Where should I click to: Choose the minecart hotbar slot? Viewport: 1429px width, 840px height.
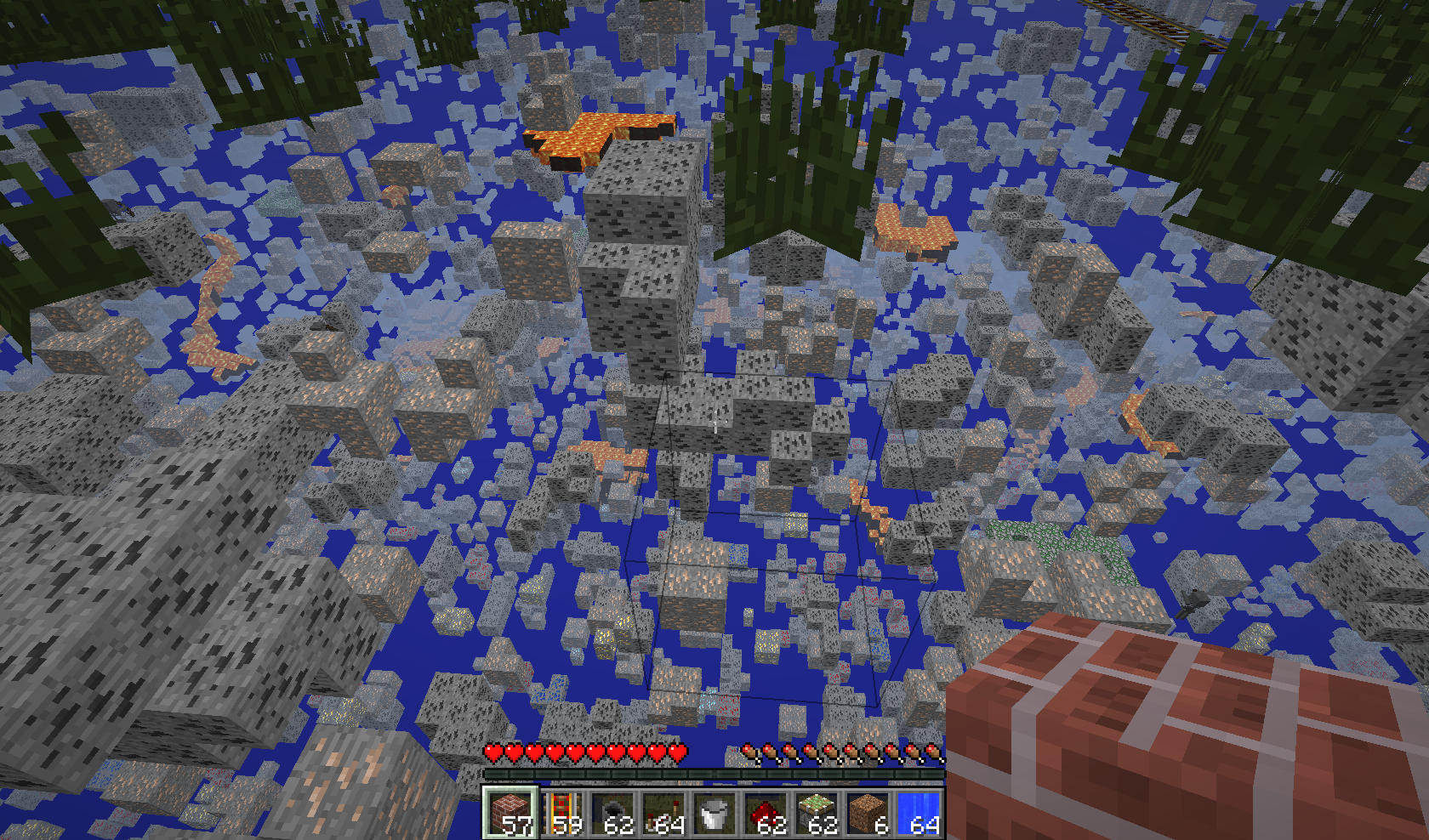(x=612, y=813)
